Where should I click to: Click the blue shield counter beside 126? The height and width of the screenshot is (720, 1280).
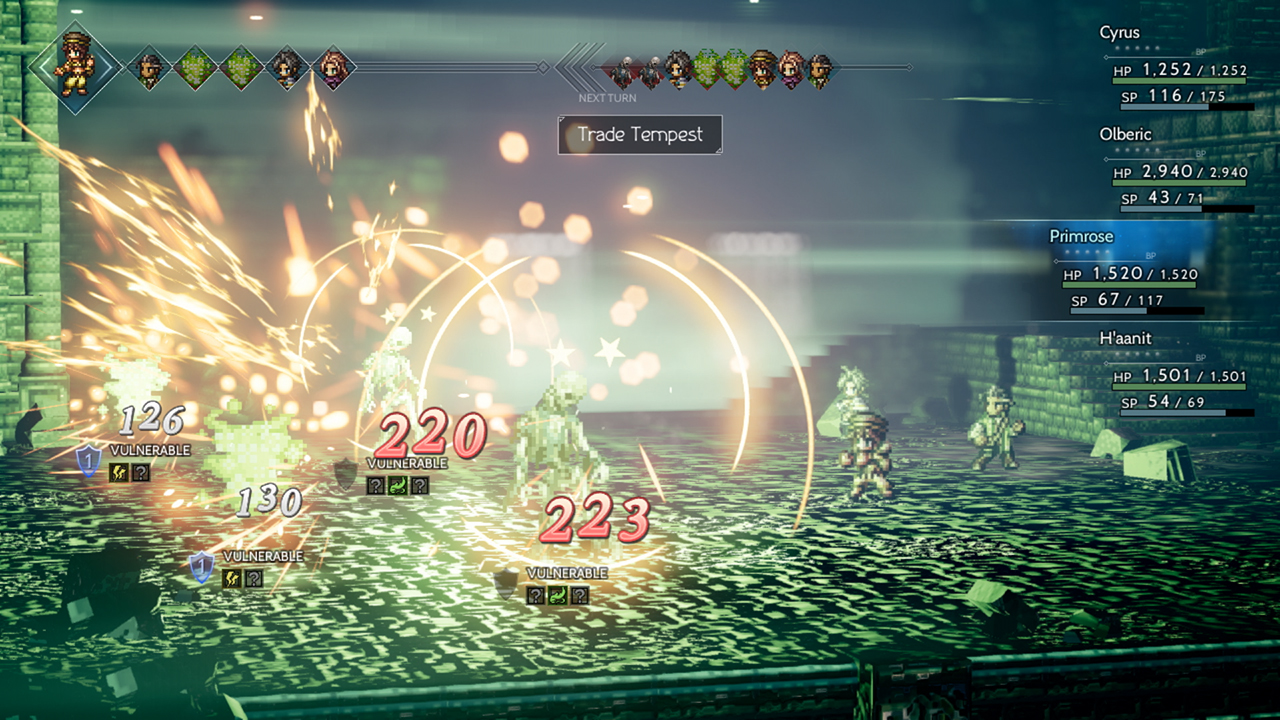[89, 460]
